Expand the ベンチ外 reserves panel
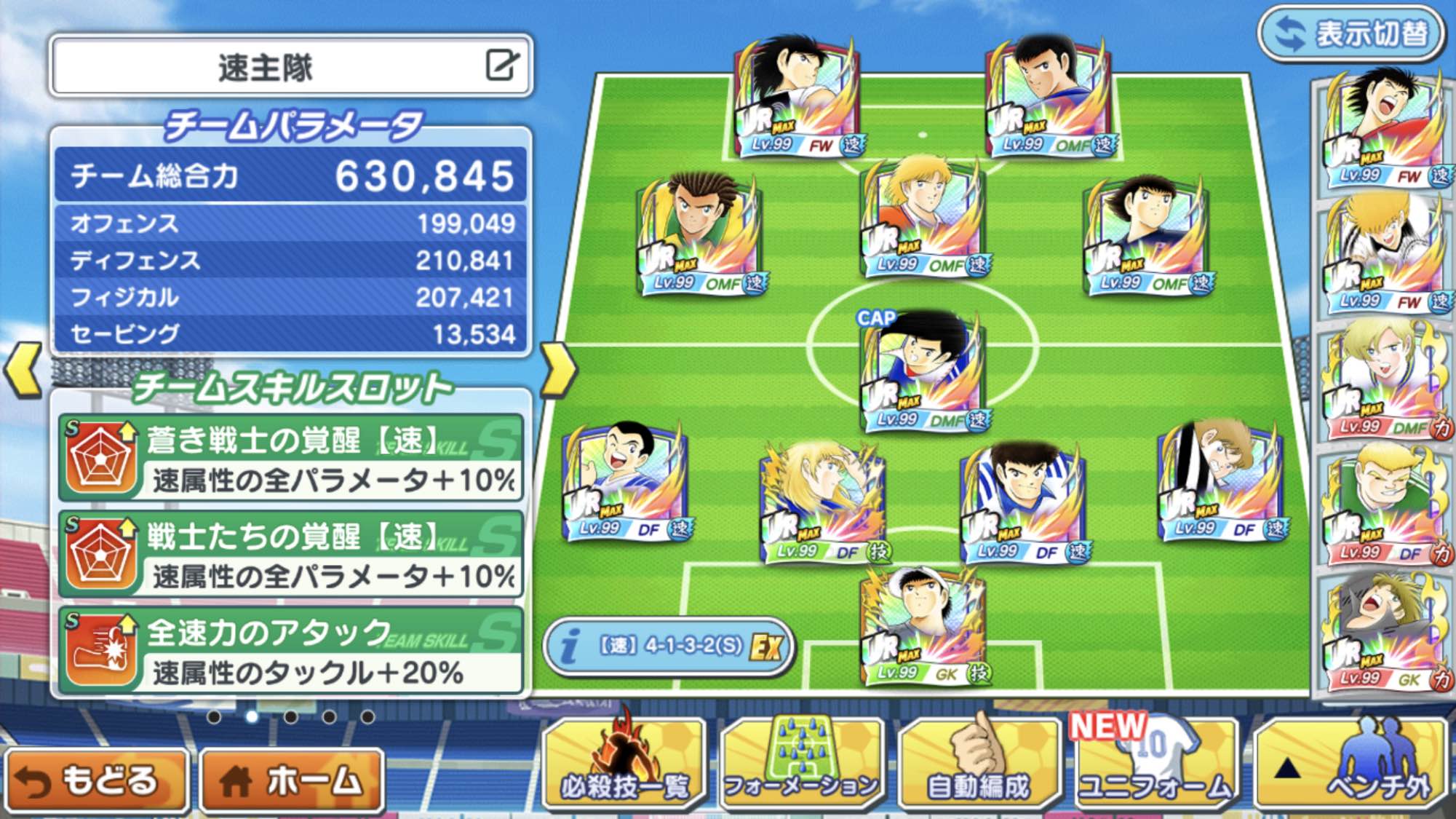 coord(1352,764)
